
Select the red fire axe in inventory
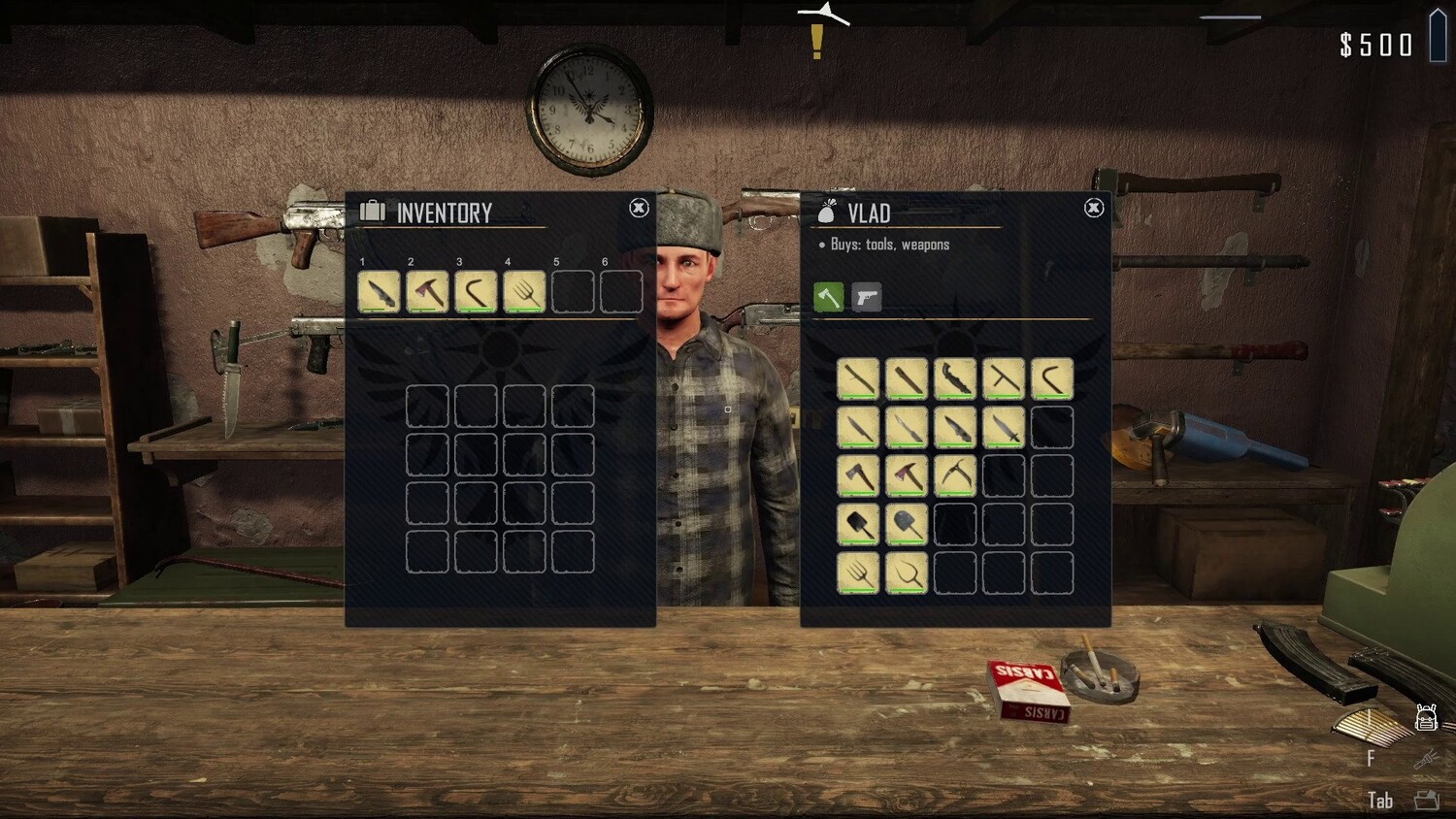click(x=427, y=291)
